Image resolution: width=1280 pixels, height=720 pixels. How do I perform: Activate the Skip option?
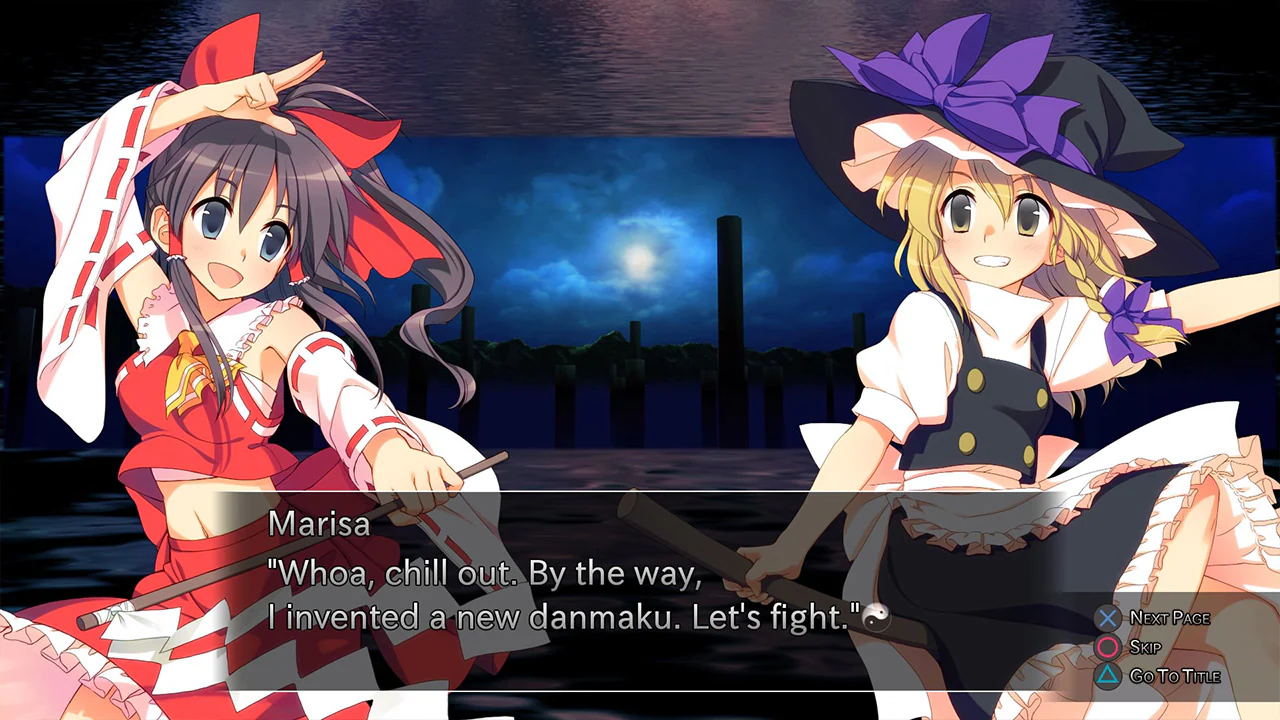pyautogui.click(x=1143, y=647)
